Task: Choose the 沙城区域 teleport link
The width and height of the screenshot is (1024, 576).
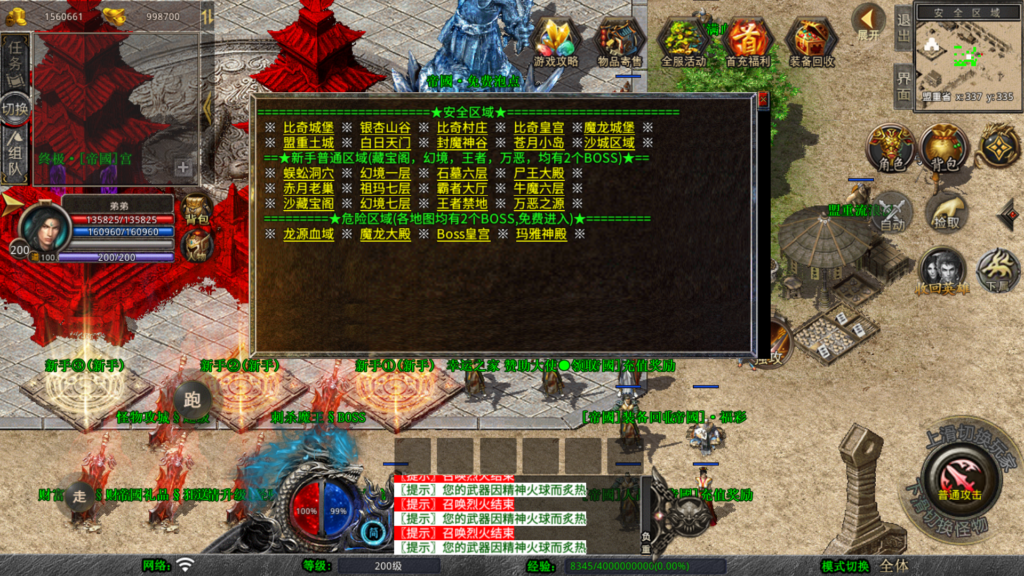Action: point(609,143)
